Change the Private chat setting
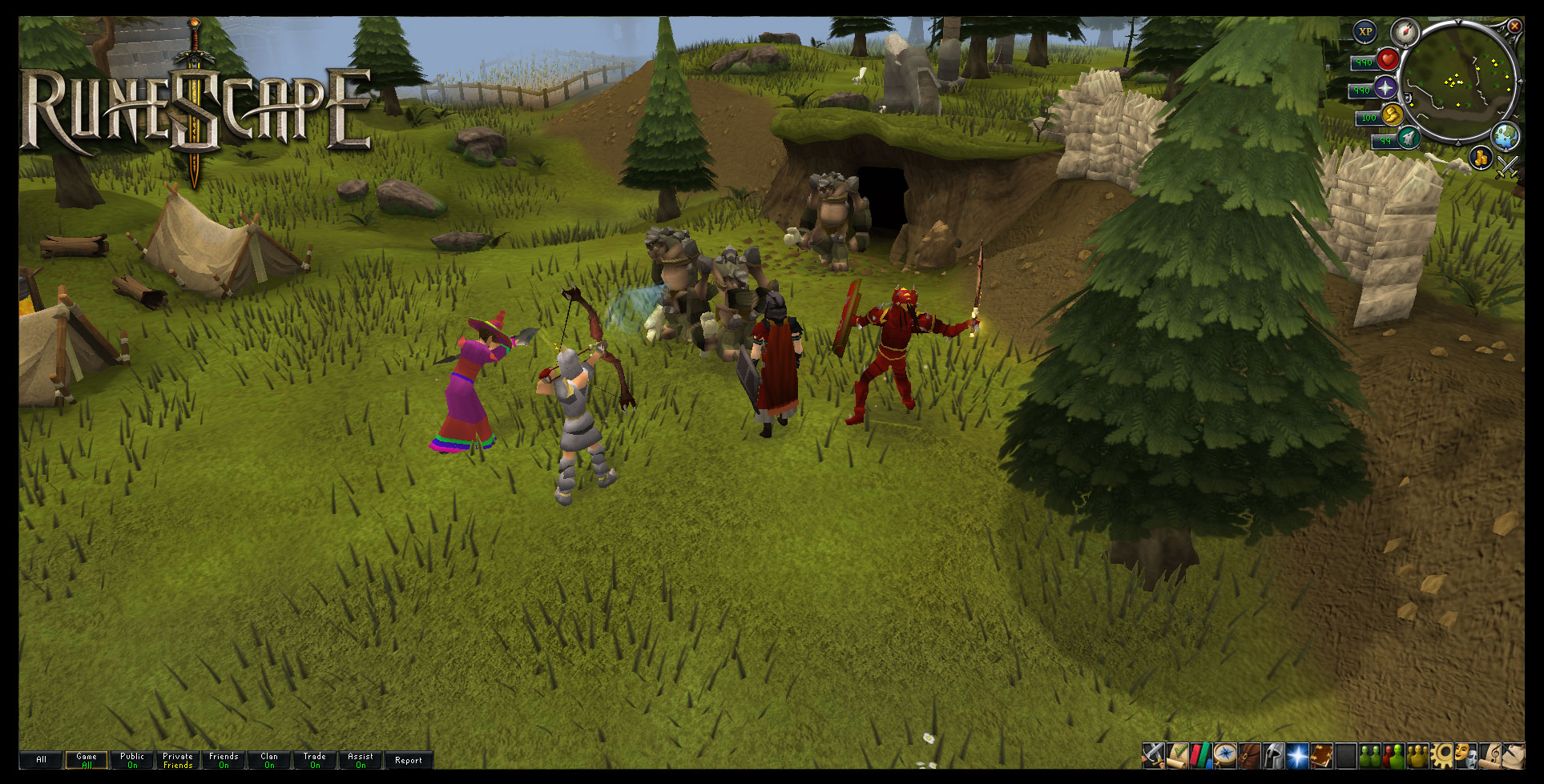 pos(178,760)
